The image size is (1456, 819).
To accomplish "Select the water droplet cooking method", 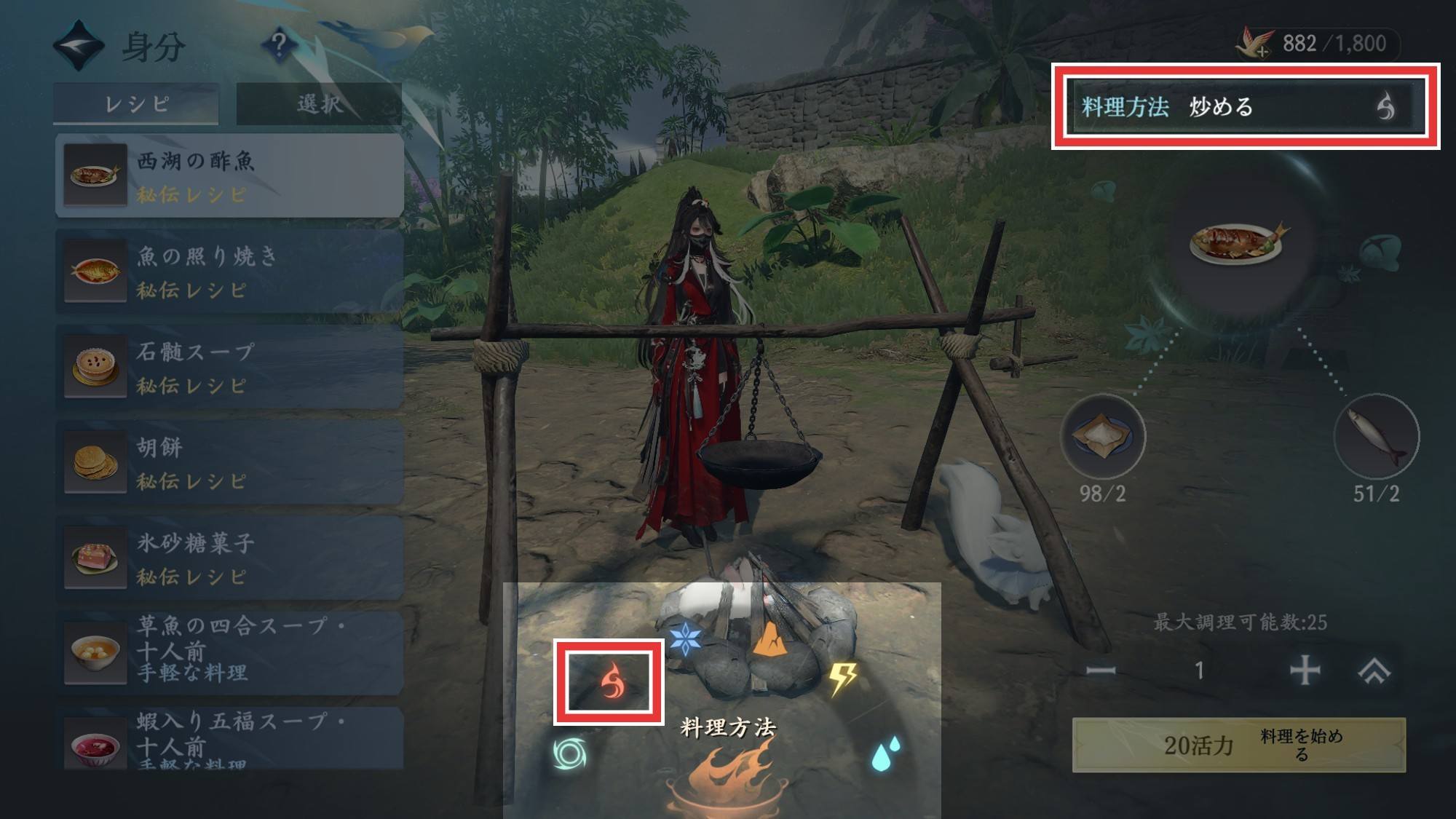I will pyautogui.click(x=885, y=753).
